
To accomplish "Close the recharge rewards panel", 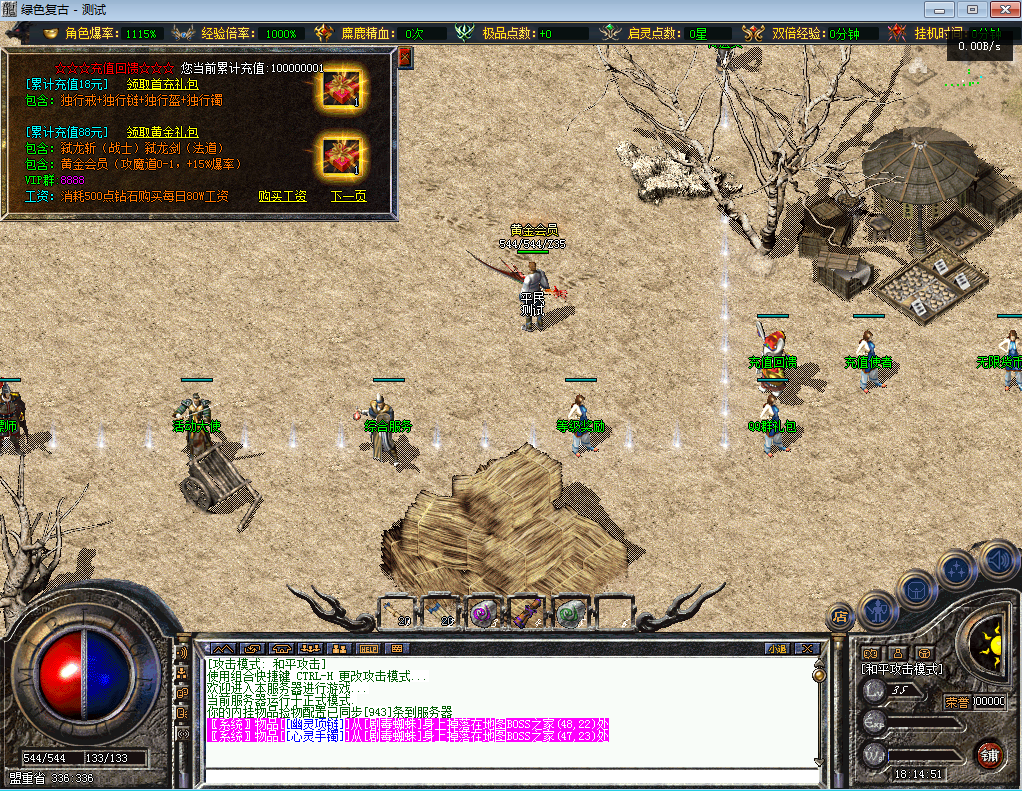I will click(x=404, y=57).
